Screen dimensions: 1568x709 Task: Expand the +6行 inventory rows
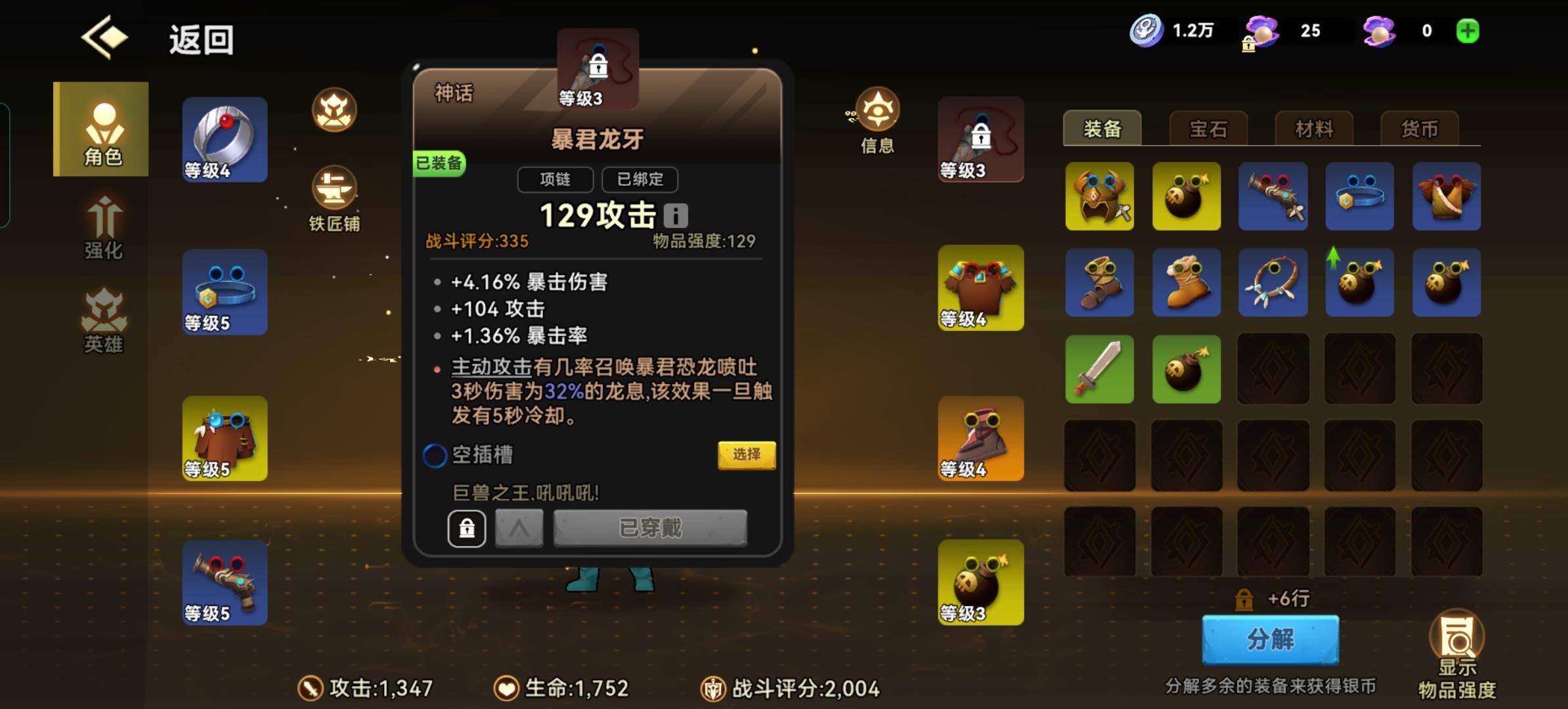tap(1273, 599)
